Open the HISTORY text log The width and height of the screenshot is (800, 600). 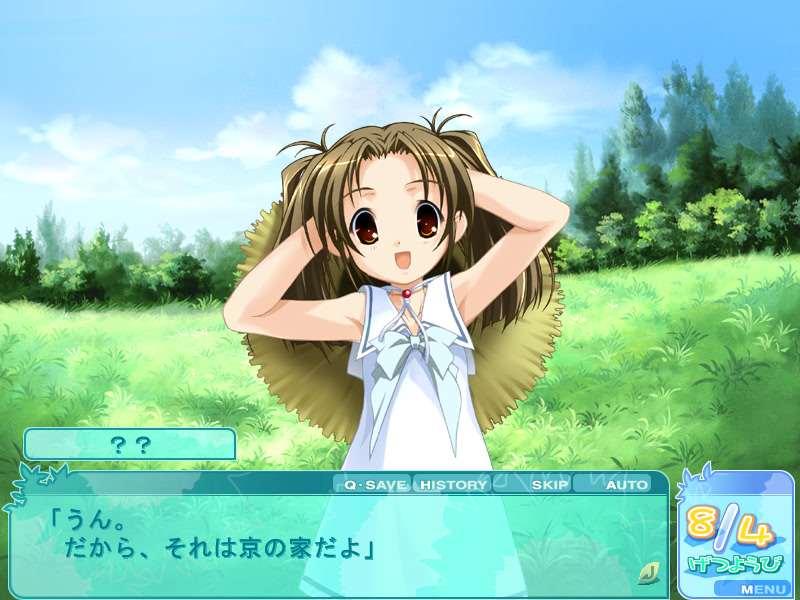coord(452,485)
